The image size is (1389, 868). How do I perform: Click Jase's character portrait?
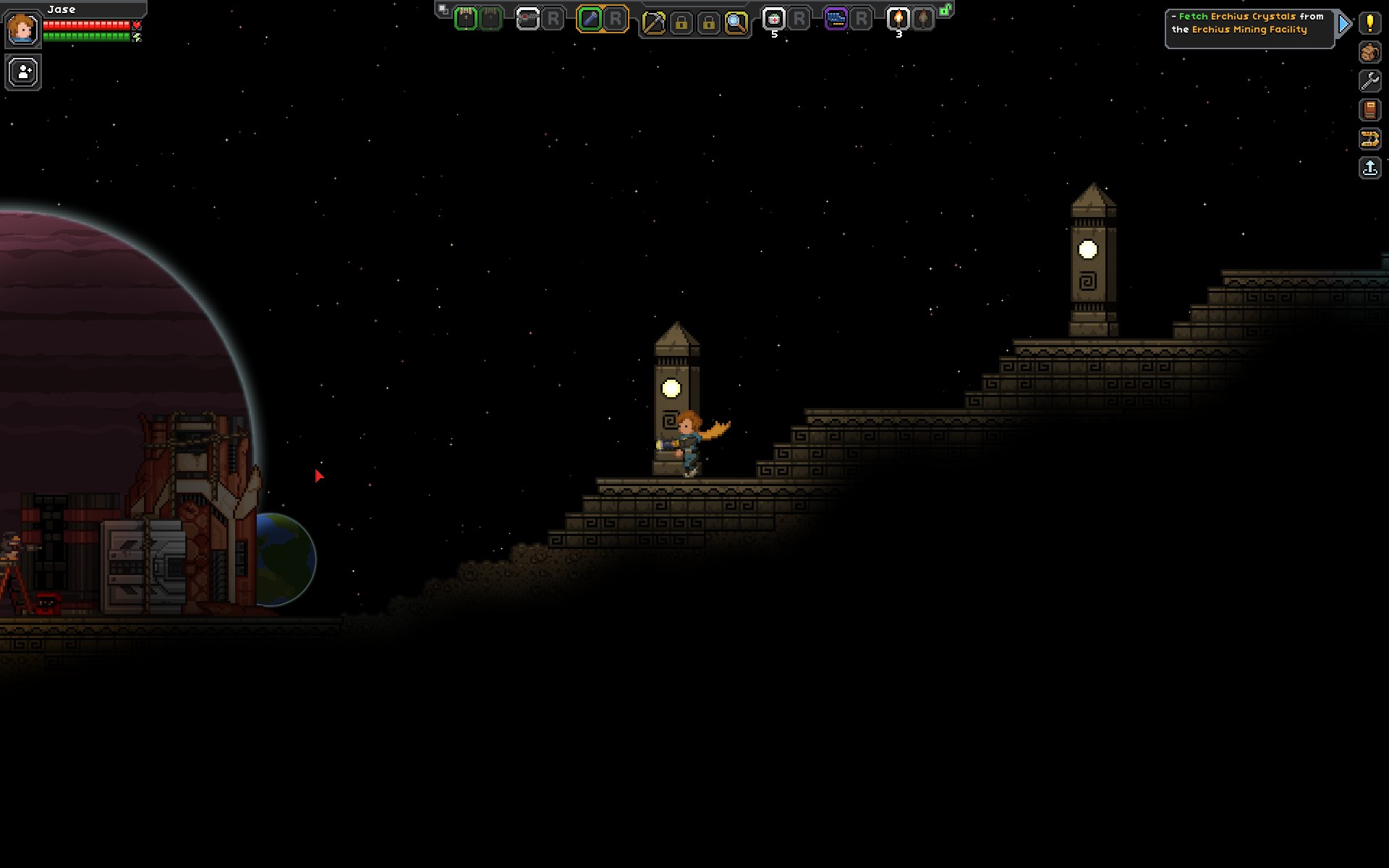(x=22, y=29)
